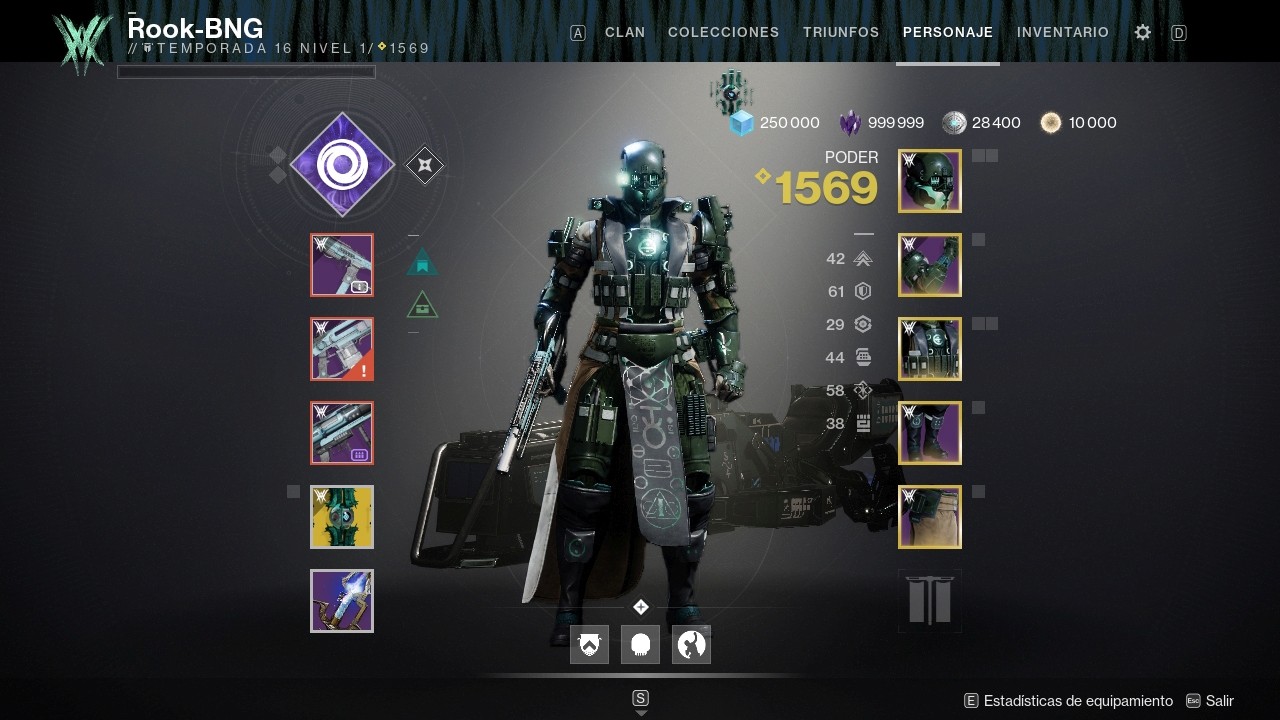Image resolution: width=1280 pixels, height=720 pixels.
Task: Open the clan banner icon below the character
Action: 589,645
